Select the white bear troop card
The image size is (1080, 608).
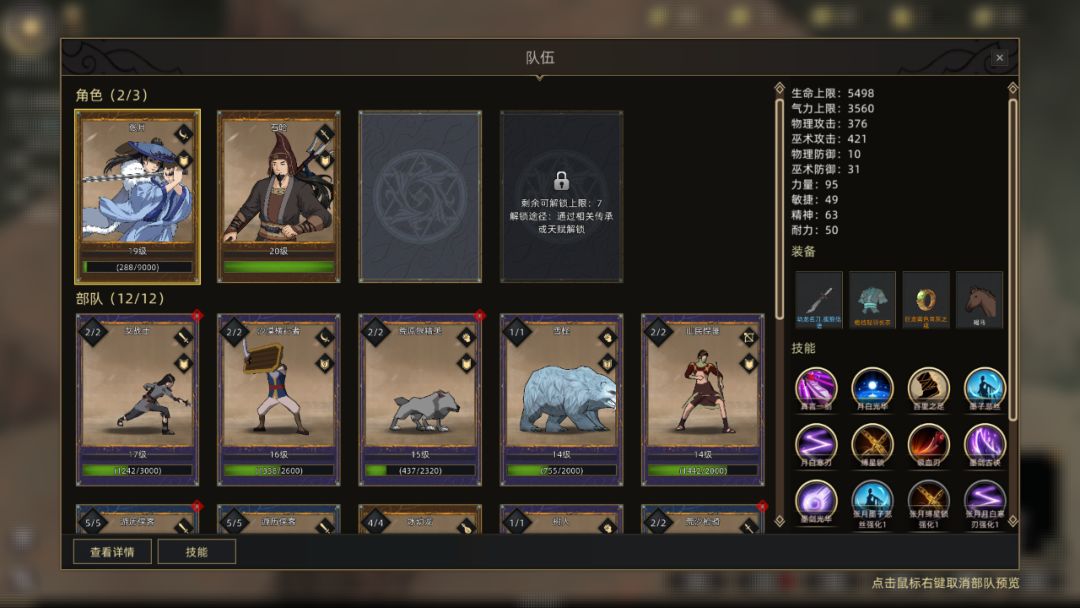[x=562, y=399]
